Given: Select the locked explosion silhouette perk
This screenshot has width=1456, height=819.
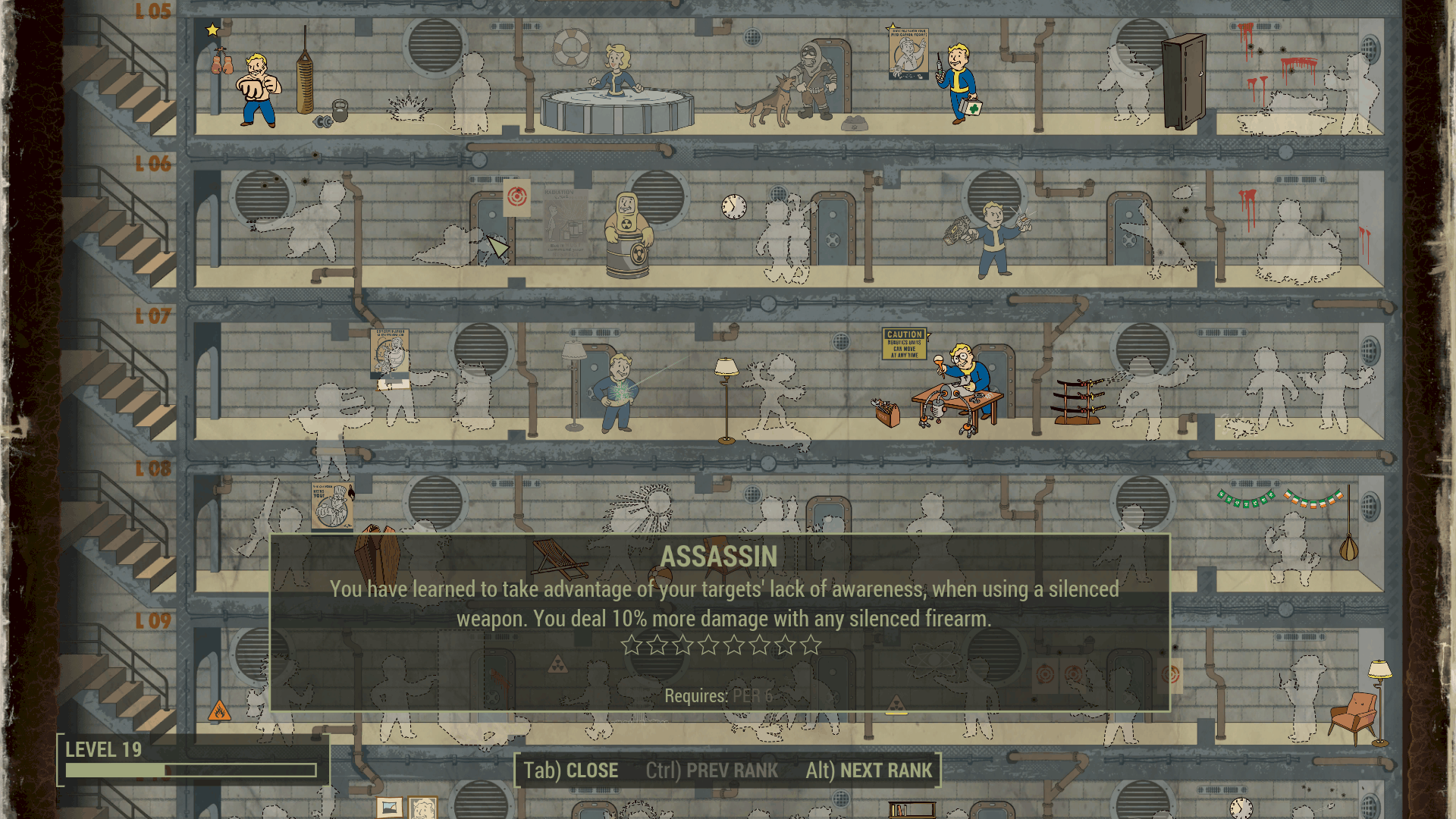Looking at the screenshot, I should tap(409, 105).
